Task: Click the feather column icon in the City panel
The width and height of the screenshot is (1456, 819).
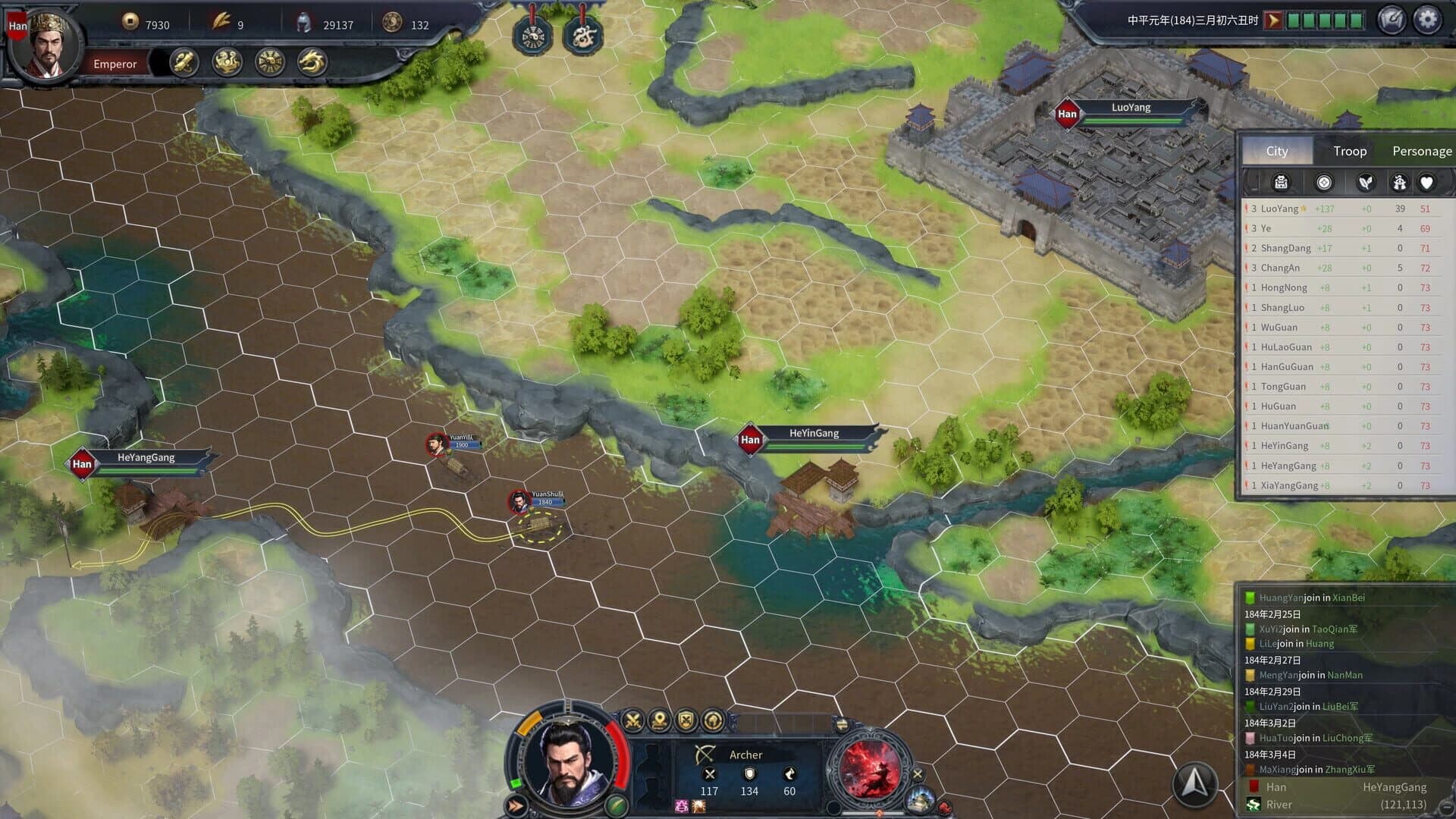Action: pyautogui.click(x=1365, y=182)
